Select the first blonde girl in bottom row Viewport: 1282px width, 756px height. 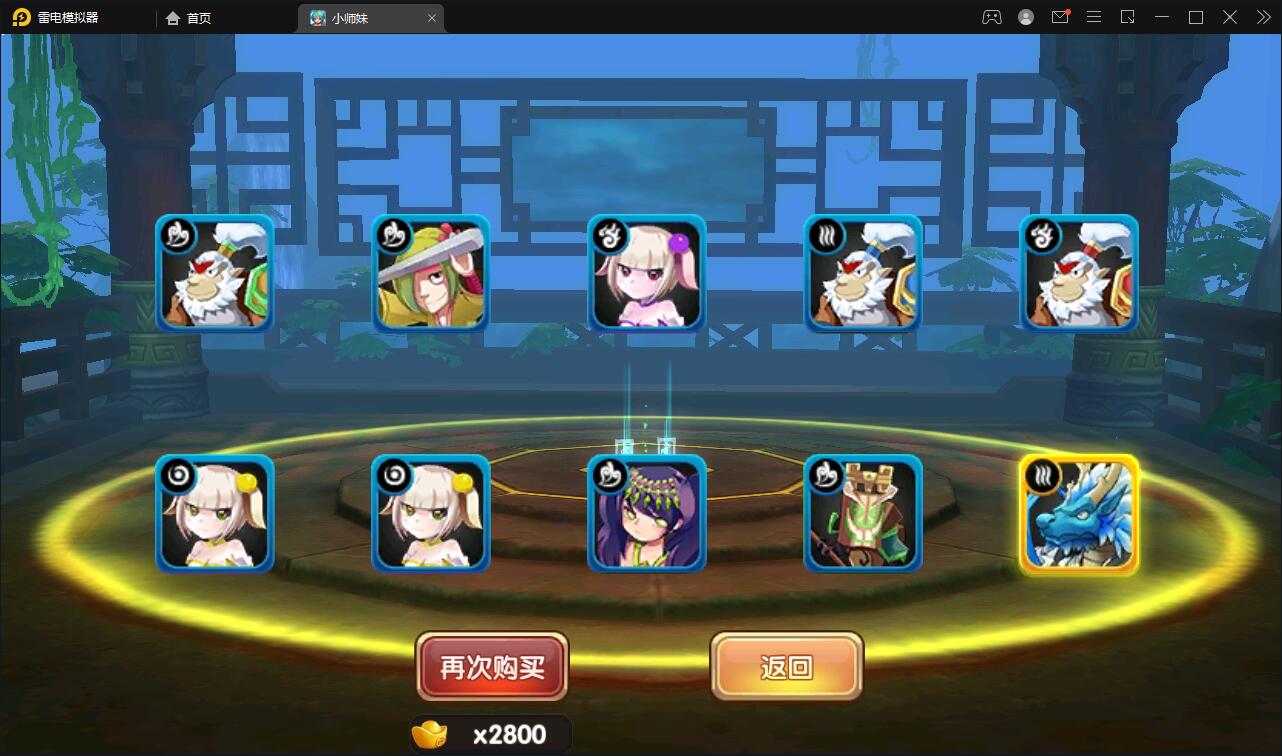[214, 514]
